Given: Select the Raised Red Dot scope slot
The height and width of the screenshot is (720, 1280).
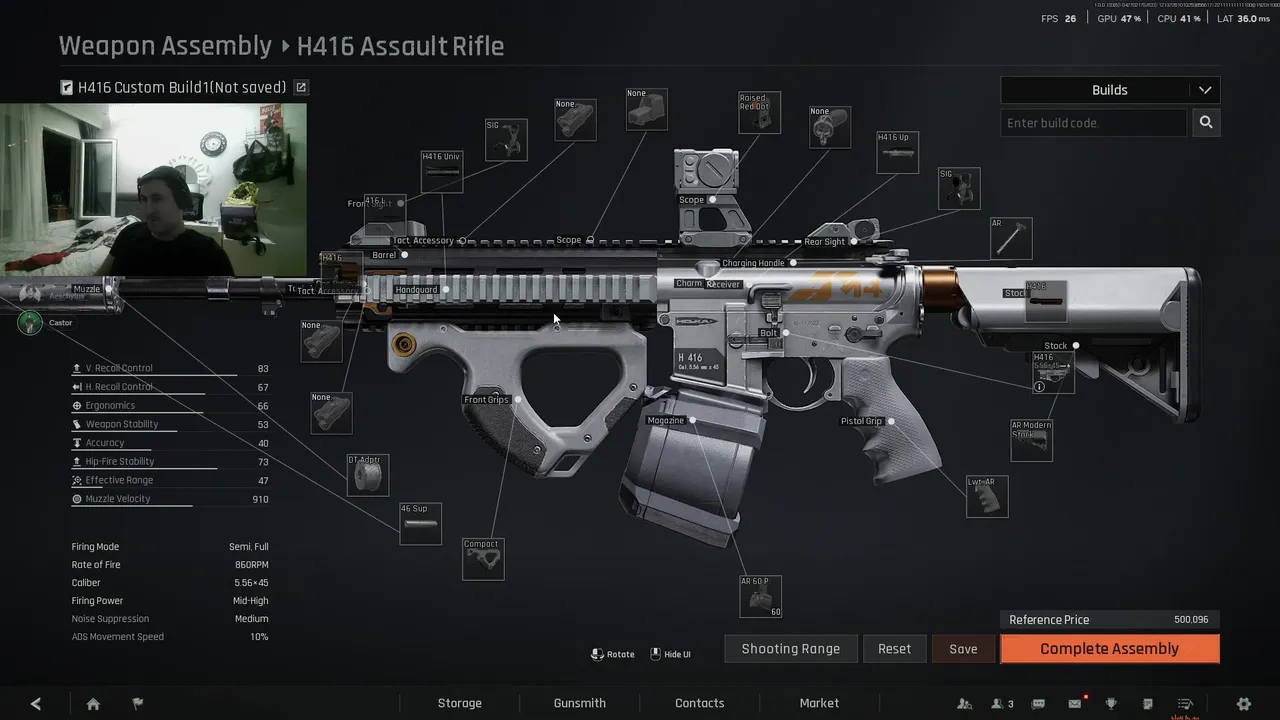Looking at the screenshot, I should coord(759,113).
